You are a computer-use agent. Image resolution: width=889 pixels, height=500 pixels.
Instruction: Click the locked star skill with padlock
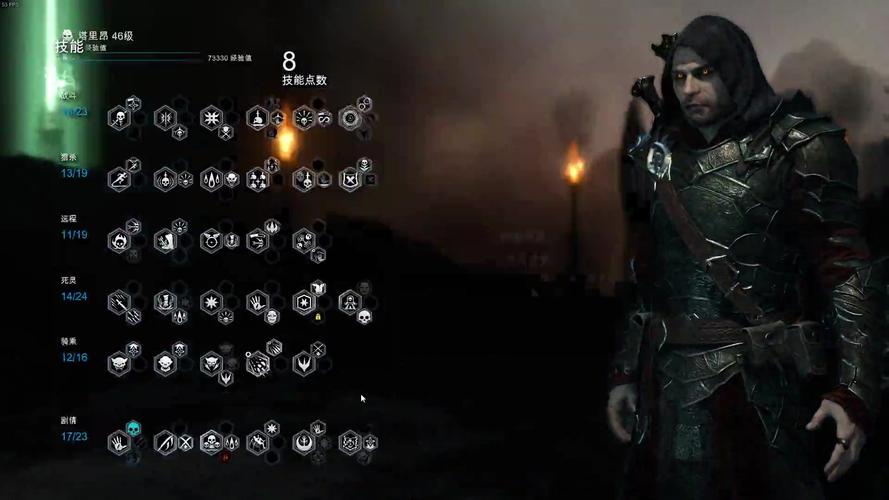(303, 302)
